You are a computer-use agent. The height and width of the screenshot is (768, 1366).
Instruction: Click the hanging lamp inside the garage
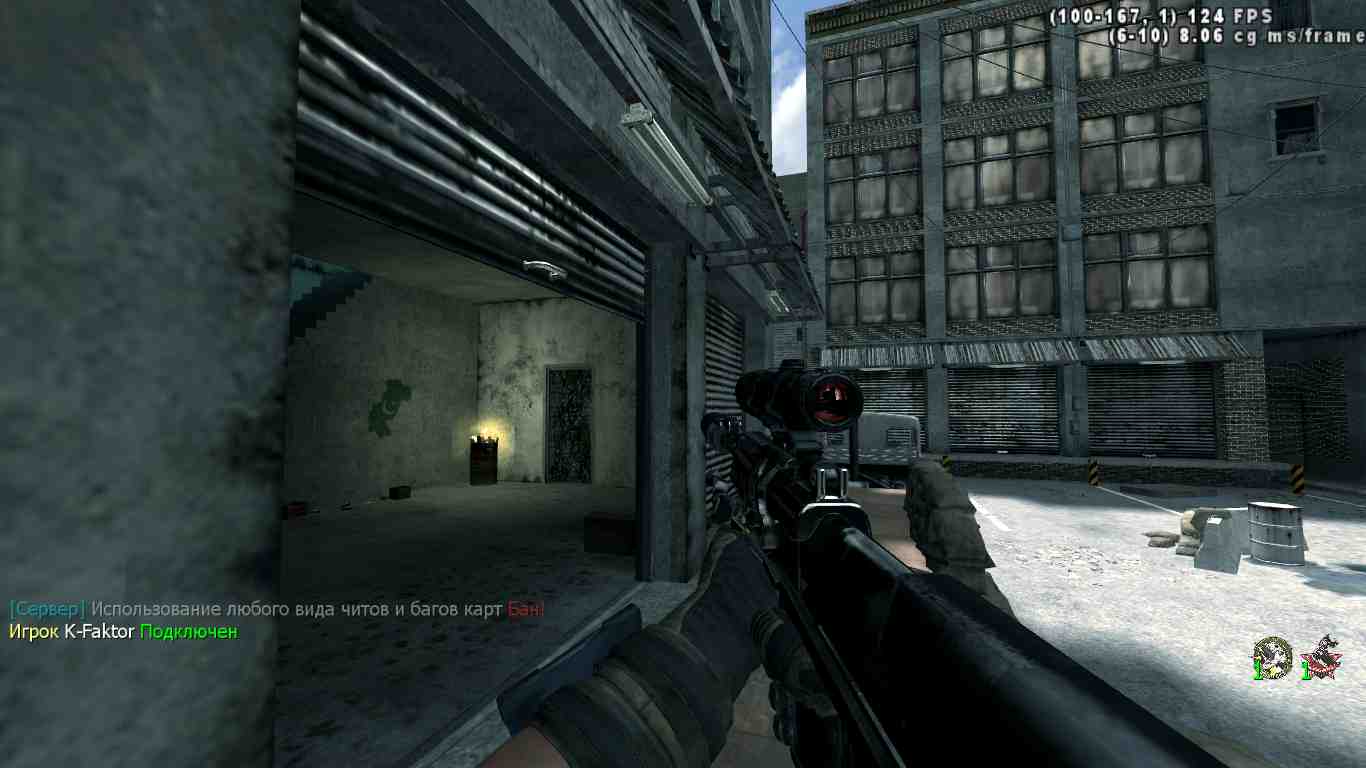point(540,269)
